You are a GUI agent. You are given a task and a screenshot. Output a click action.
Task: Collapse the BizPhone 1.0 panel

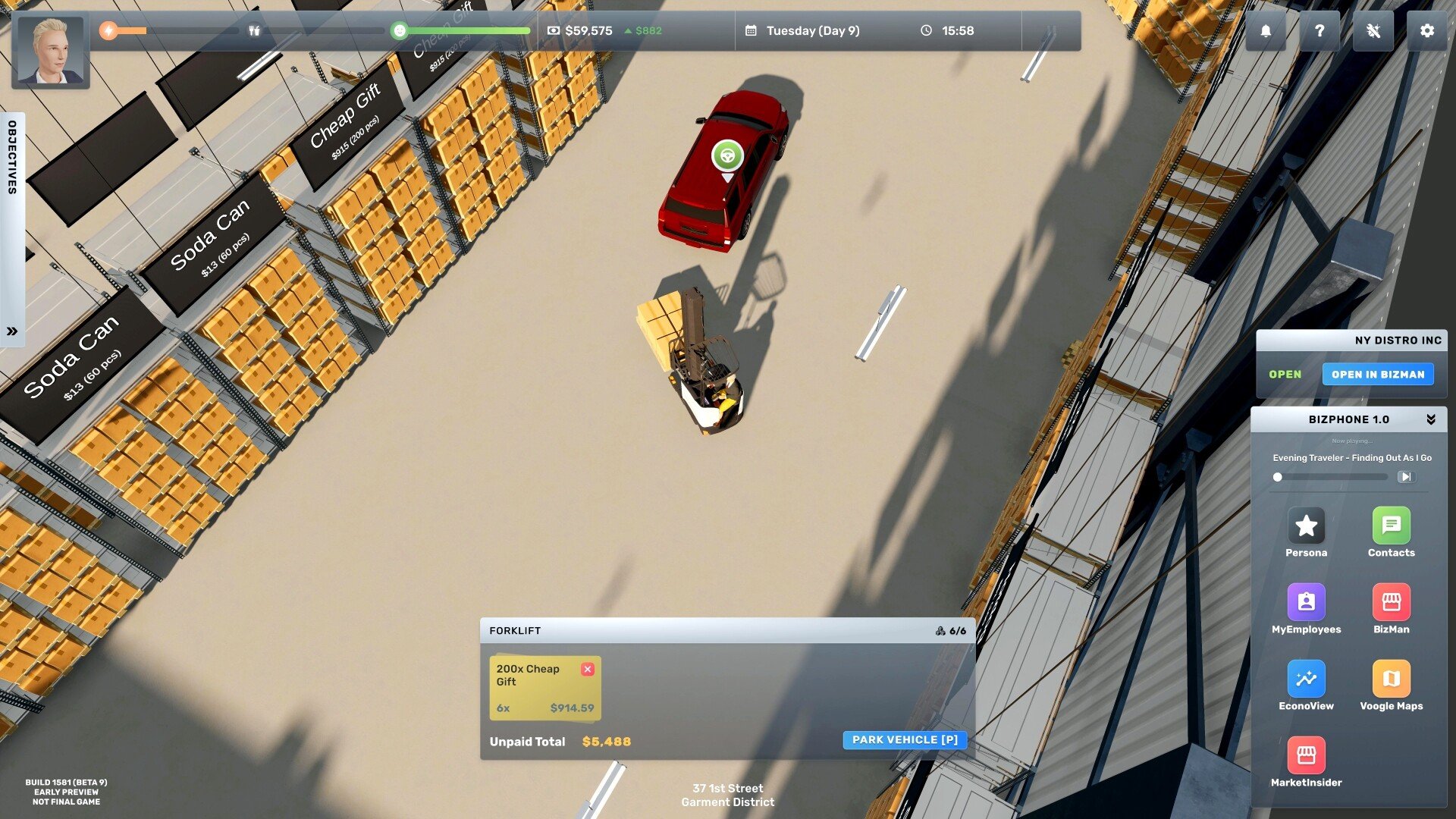pyautogui.click(x=1430, y=419)
